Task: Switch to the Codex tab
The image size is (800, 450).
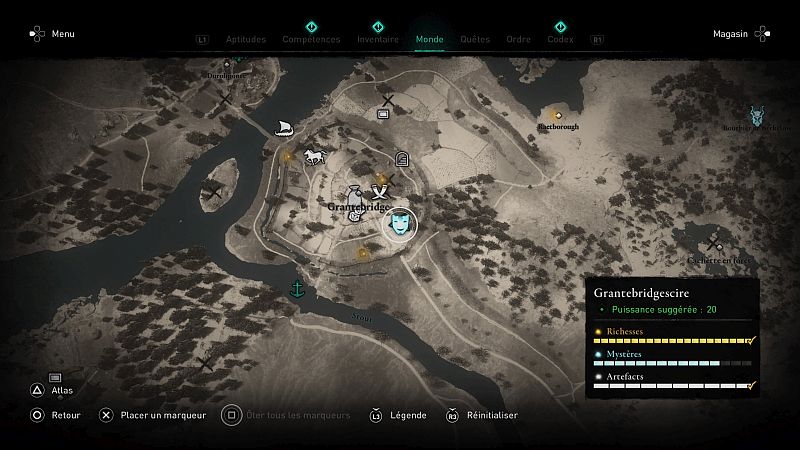Action: (560, 40)
